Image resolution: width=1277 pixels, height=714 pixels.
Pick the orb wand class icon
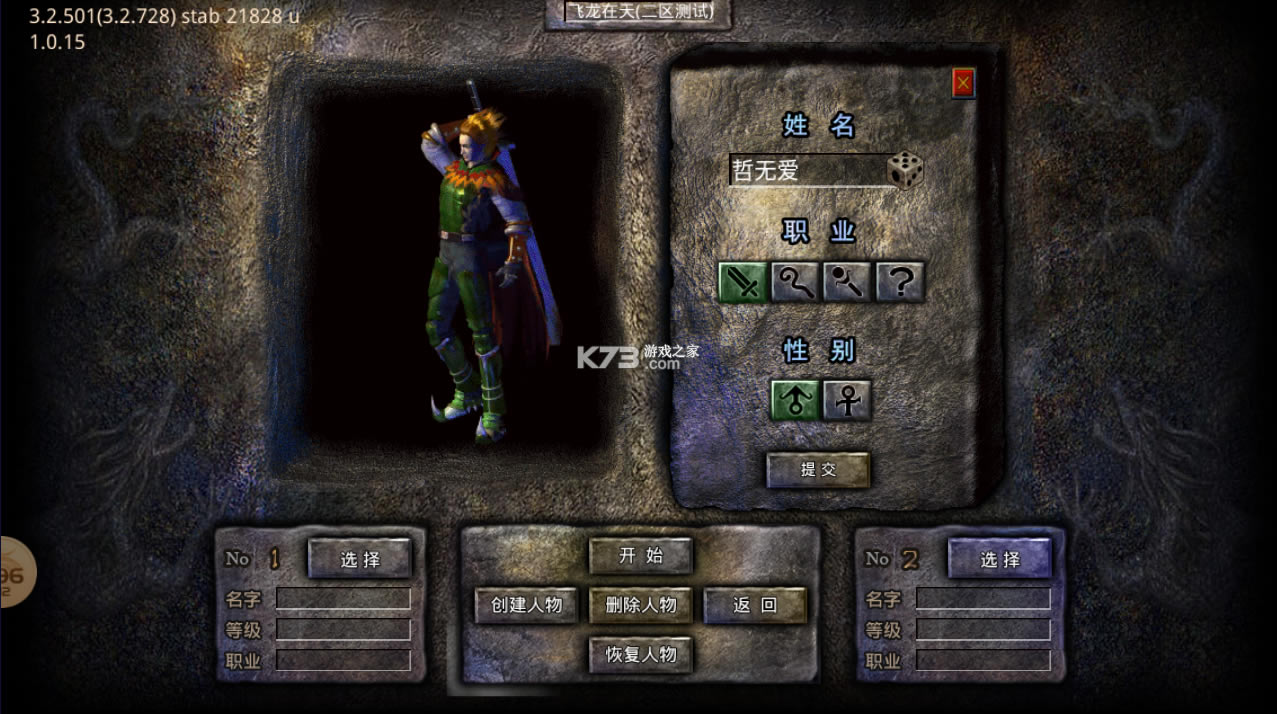pos(847,283)
